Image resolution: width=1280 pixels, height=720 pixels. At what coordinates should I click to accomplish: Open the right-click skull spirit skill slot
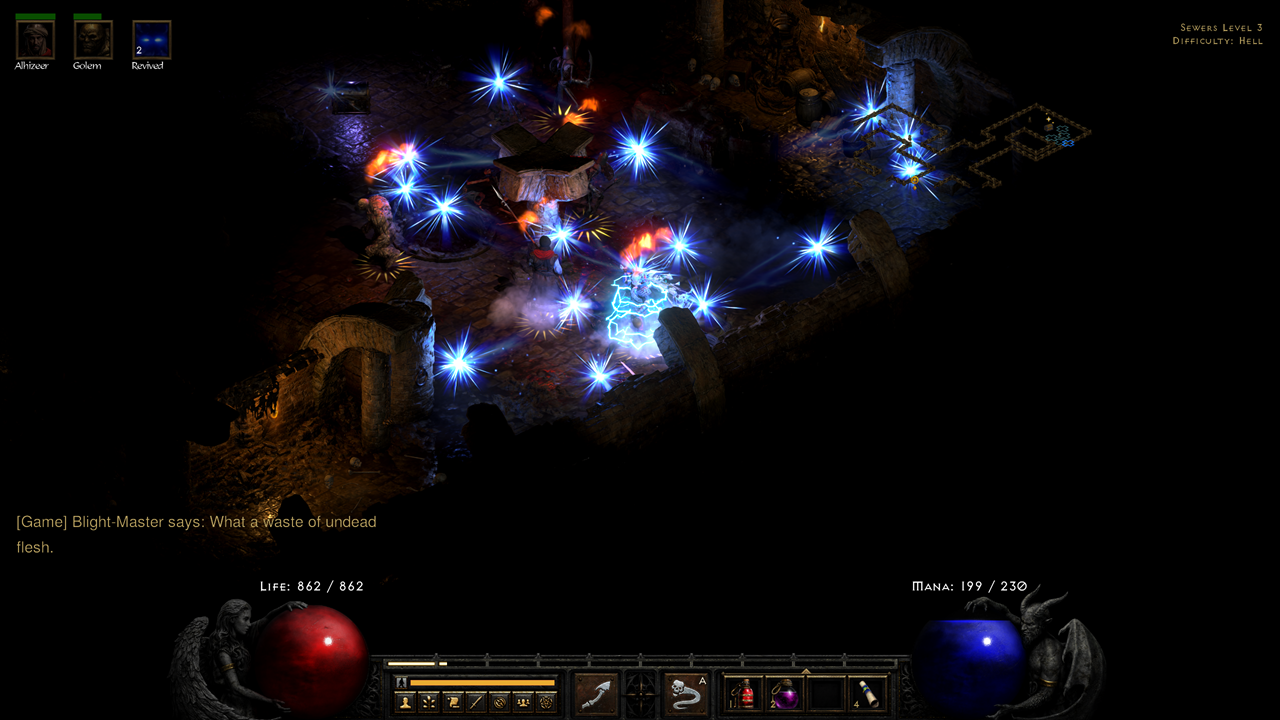[x=686, y=694]
